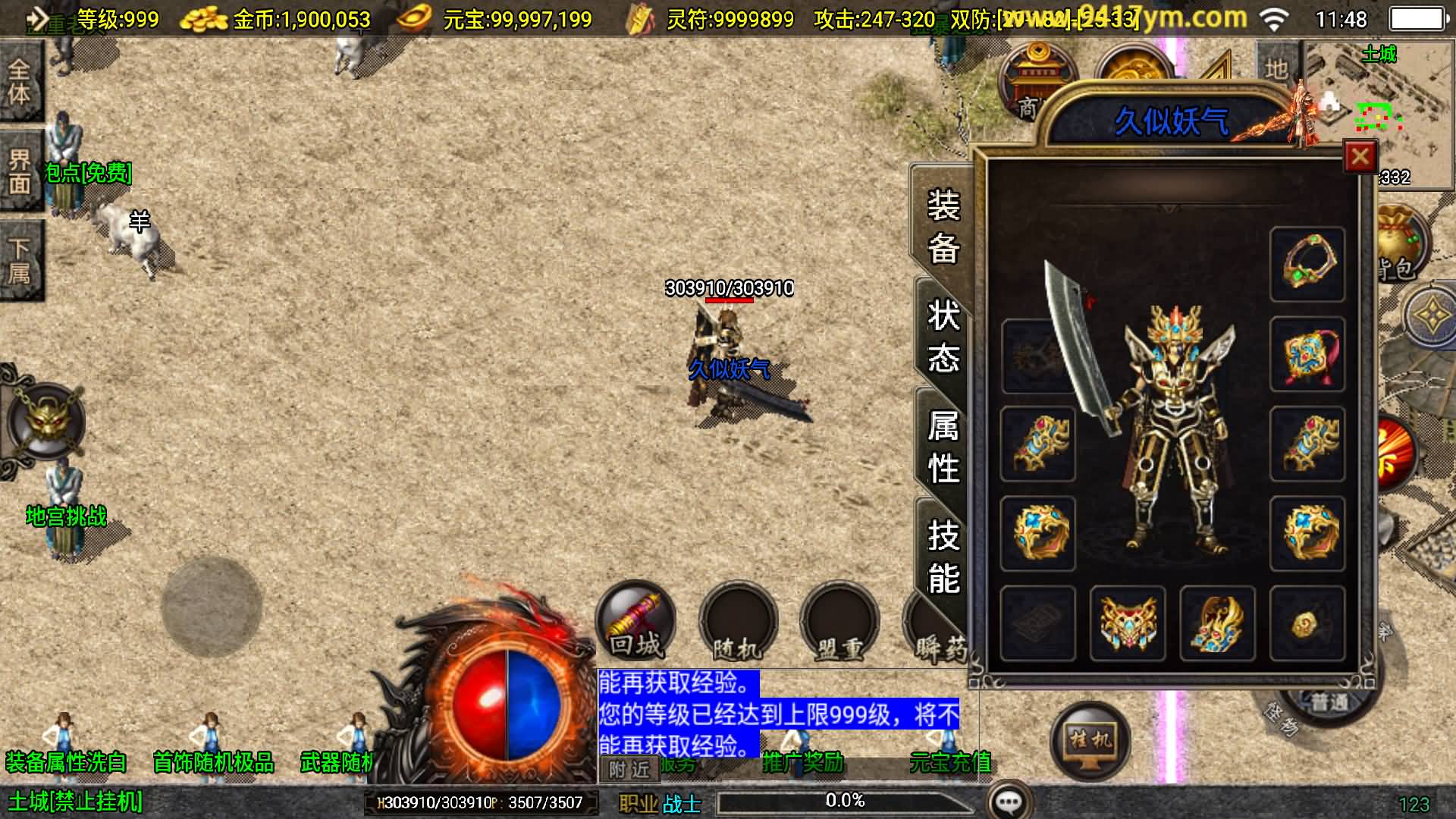Tap the 回城 (return to town) icon
This screenshot has height=819, width=1456.
635,622
